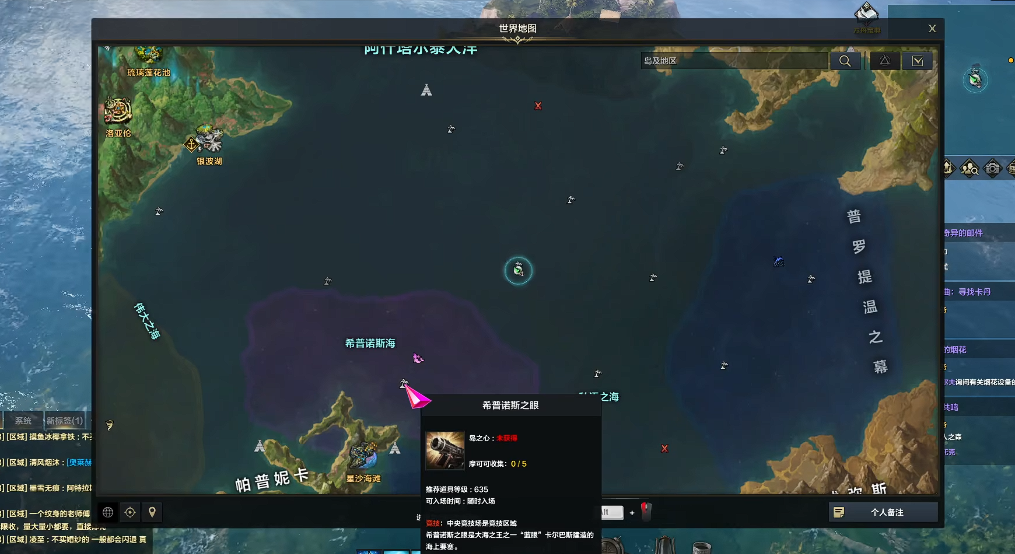Select the 洛亚伦 map marker

(x=118, y=112)
